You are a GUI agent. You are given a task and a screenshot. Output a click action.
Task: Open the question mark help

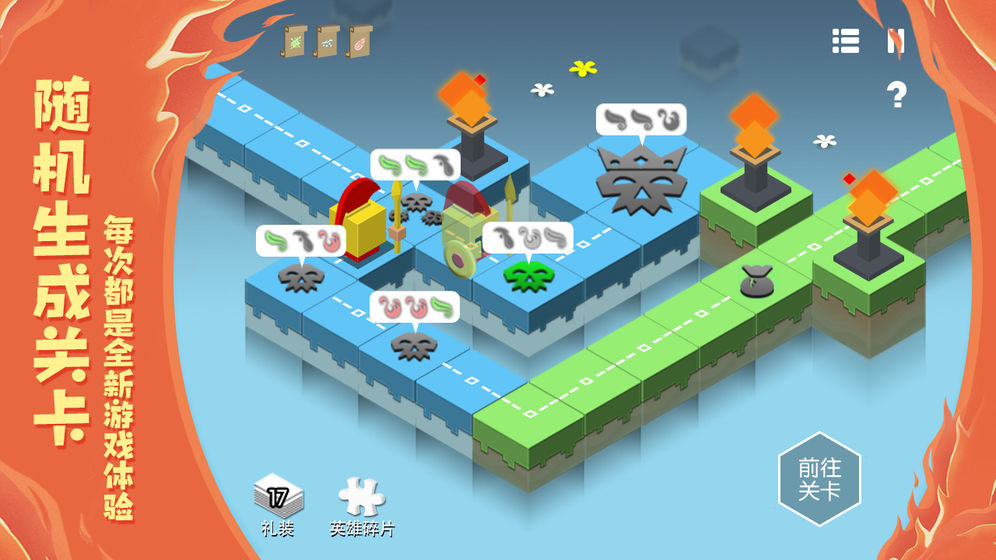(896, 95)
